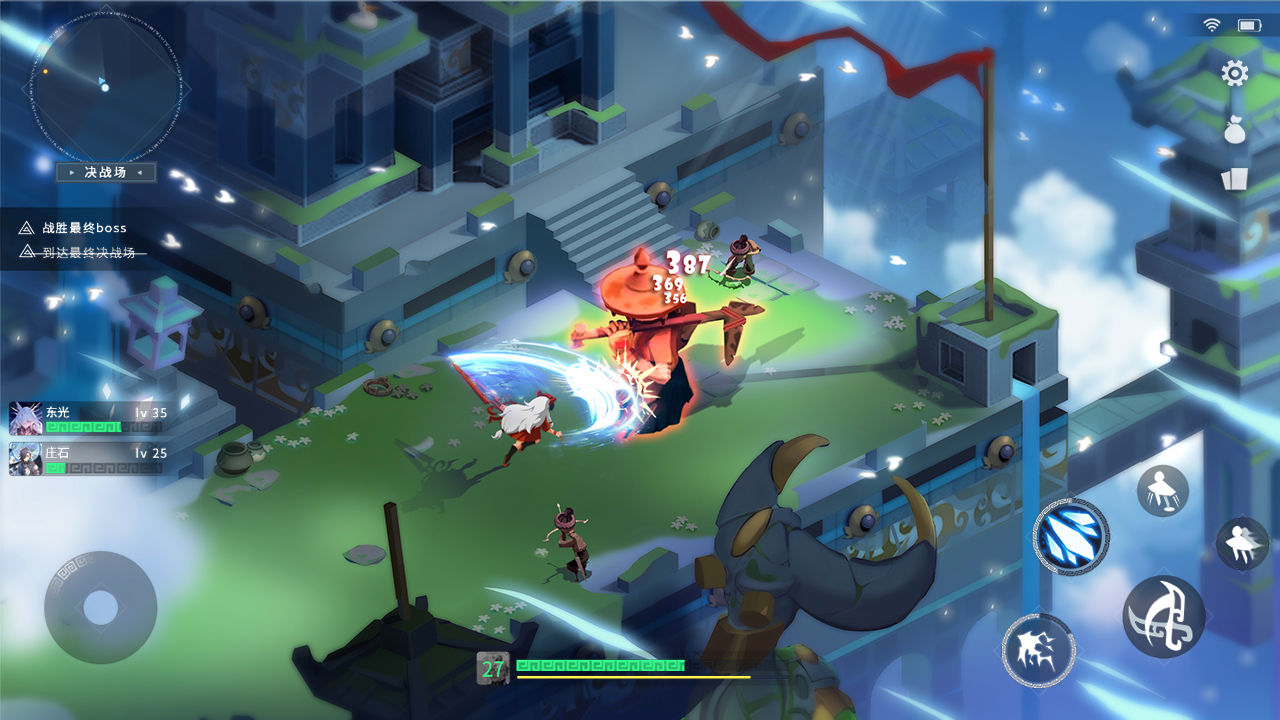This screenshot has width=1280, height=720.
Task: Select the 战胜最终boss objective
Action: (x=85, y=228)
